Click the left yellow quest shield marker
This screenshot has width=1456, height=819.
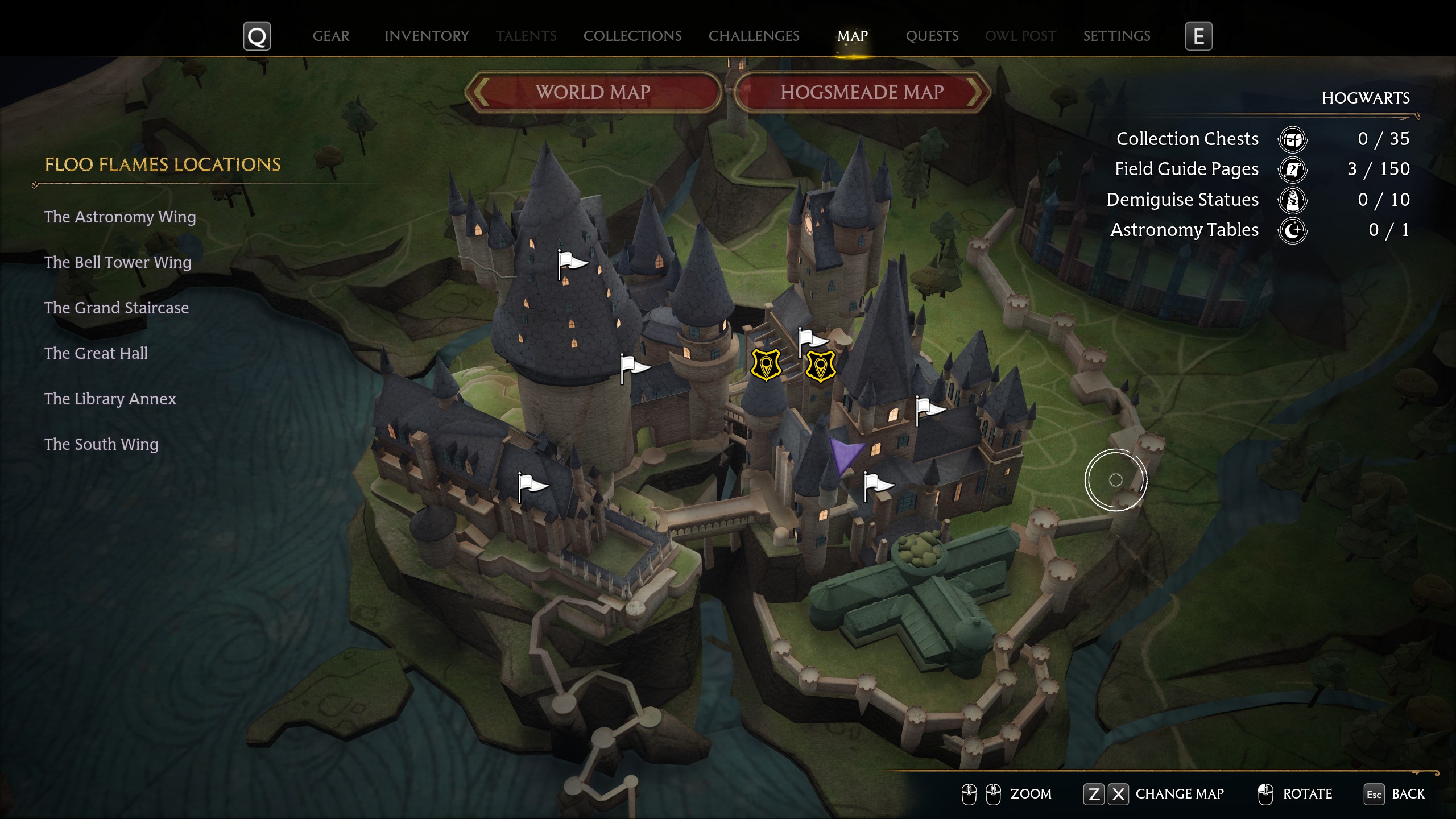point(766,366)
